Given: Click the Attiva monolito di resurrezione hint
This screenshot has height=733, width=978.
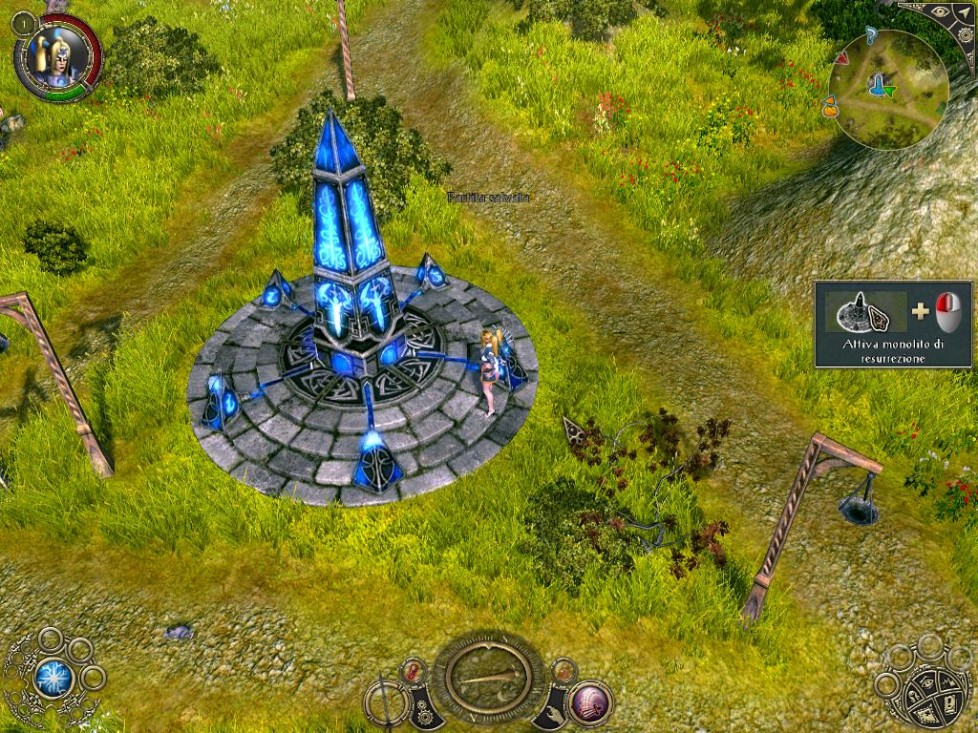Looking at the screenshot, I should [x=893, y=324].
